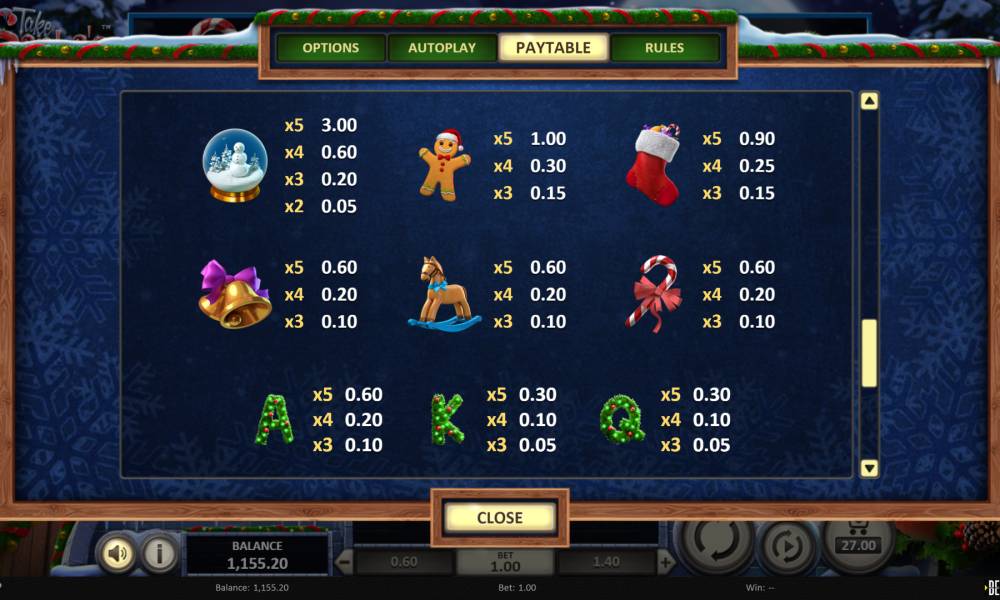Screen dimensions: 1000x600
Task: Click the yellow scrollbar thumb
Action: pyautogui.click(x=869, y=353)
